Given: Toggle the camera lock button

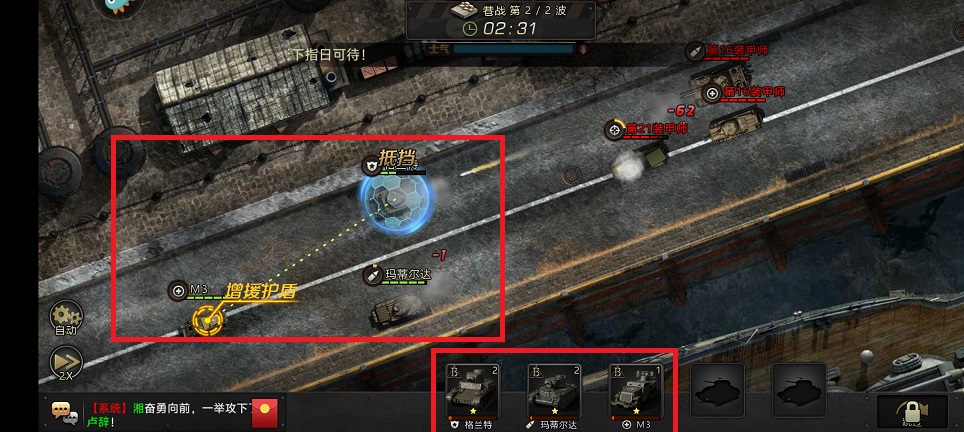Looking at the screenshot, I should 911,411.
